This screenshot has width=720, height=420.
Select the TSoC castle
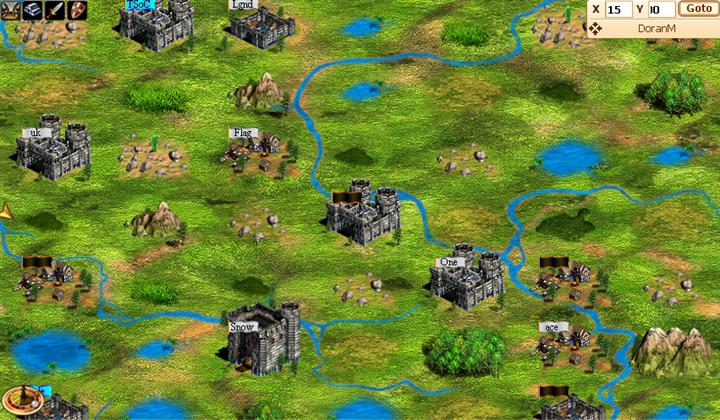(156, 24)
